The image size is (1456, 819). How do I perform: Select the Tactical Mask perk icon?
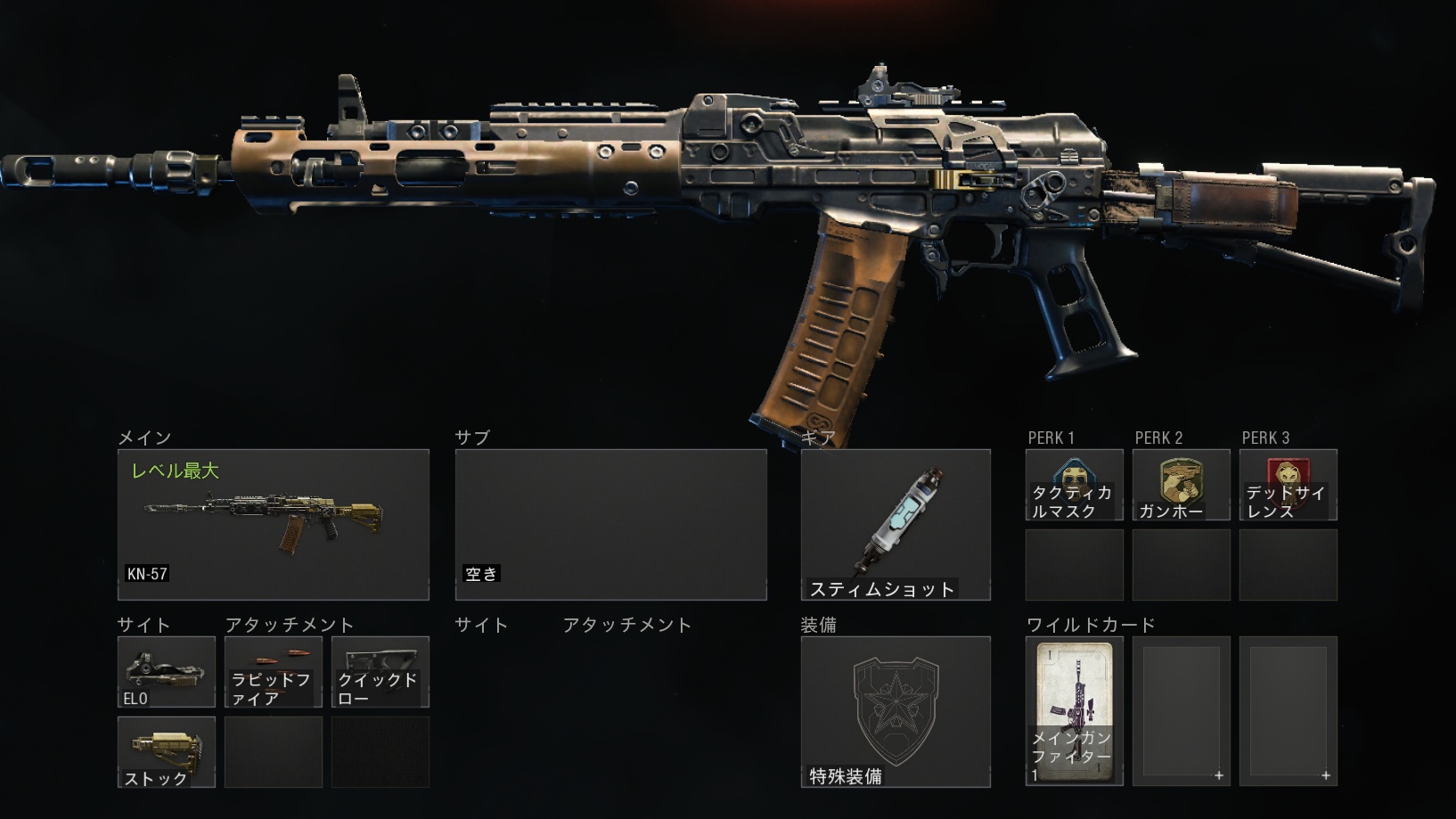pos(1074,484)
